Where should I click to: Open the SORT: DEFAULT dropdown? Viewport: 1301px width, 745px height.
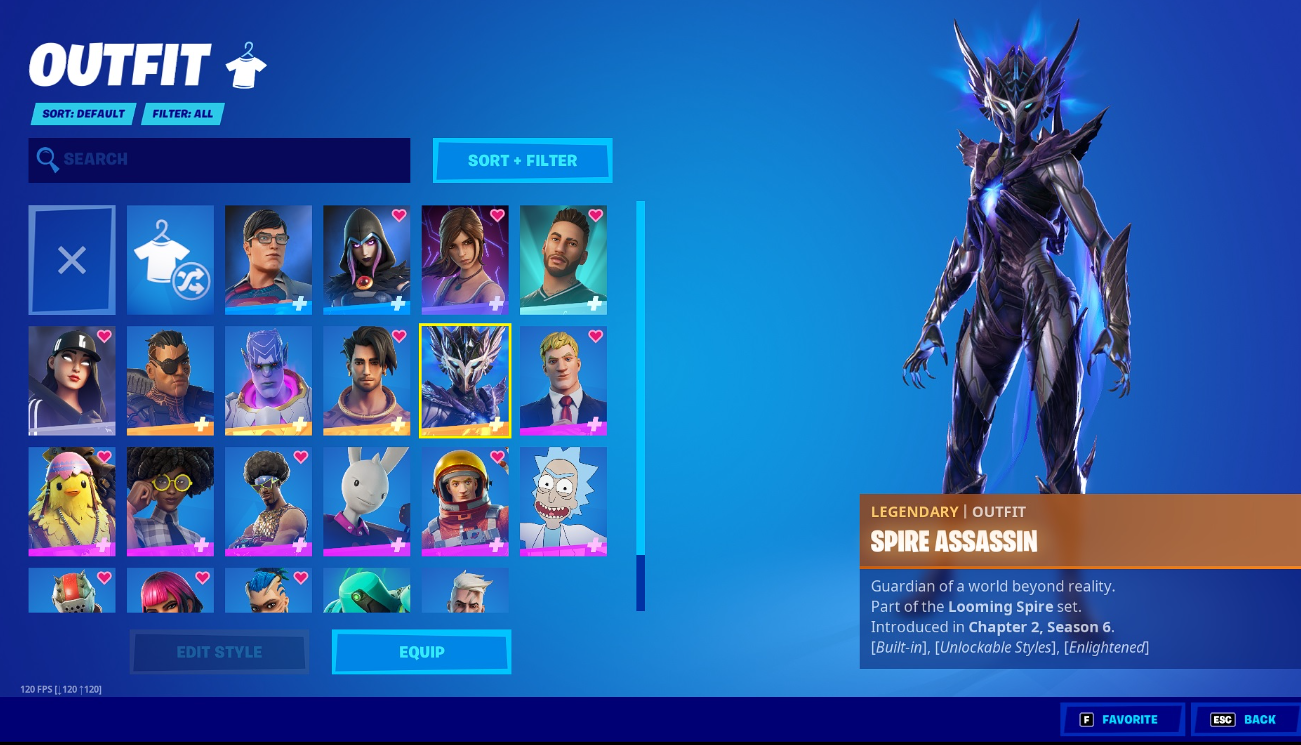pos(82,114)
